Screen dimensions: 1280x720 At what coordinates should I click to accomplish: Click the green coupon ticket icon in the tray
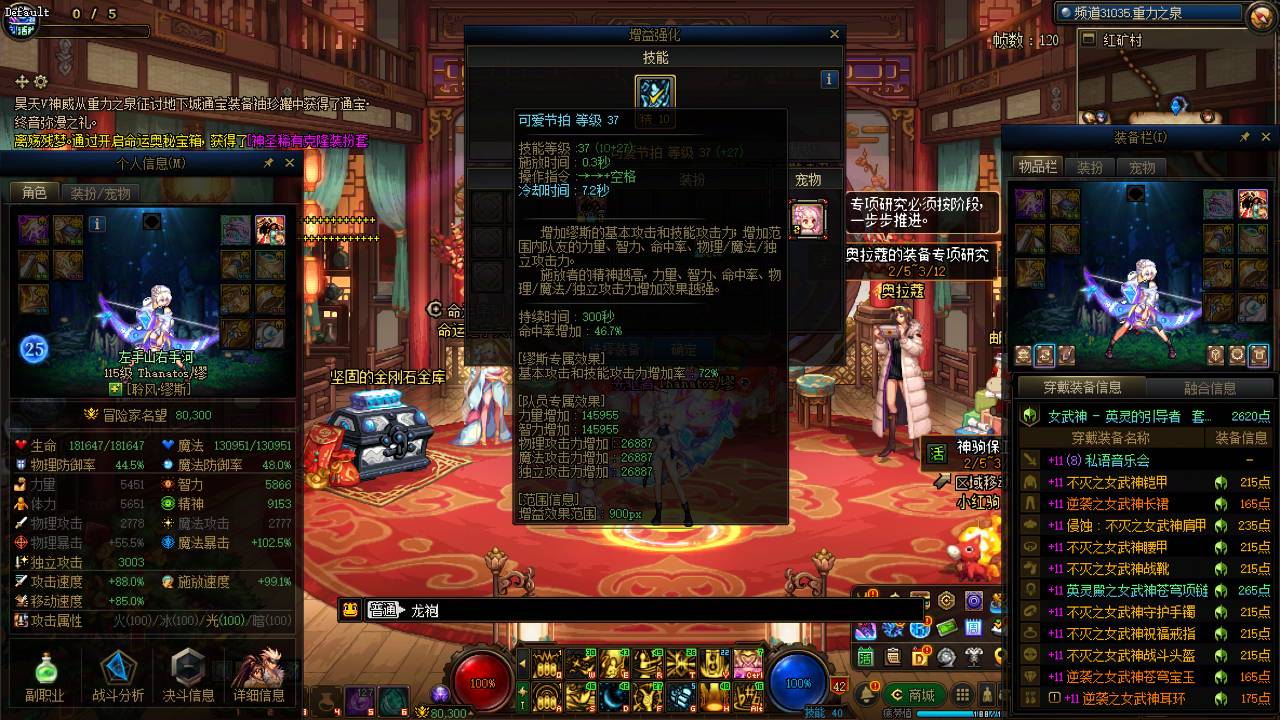[x=948, y=629]
